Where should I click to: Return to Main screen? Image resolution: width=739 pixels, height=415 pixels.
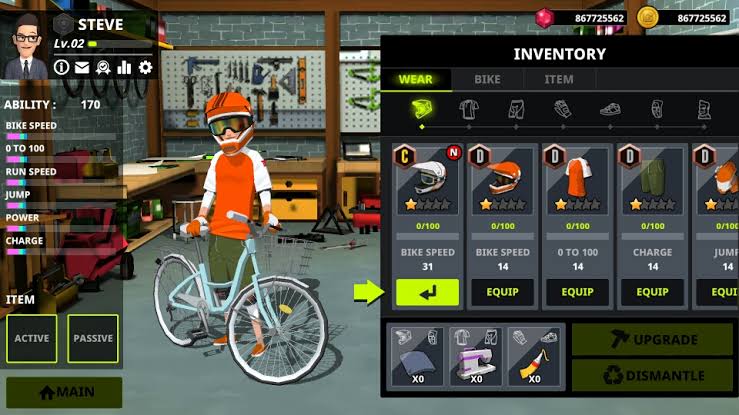click(64, 393)
